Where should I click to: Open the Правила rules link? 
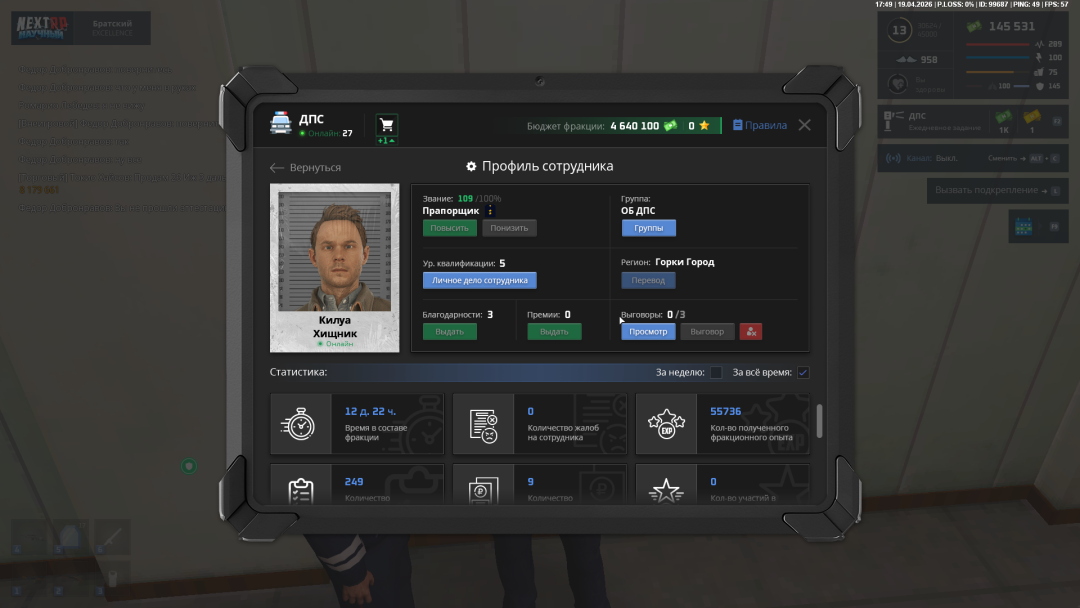coord(760,125)
